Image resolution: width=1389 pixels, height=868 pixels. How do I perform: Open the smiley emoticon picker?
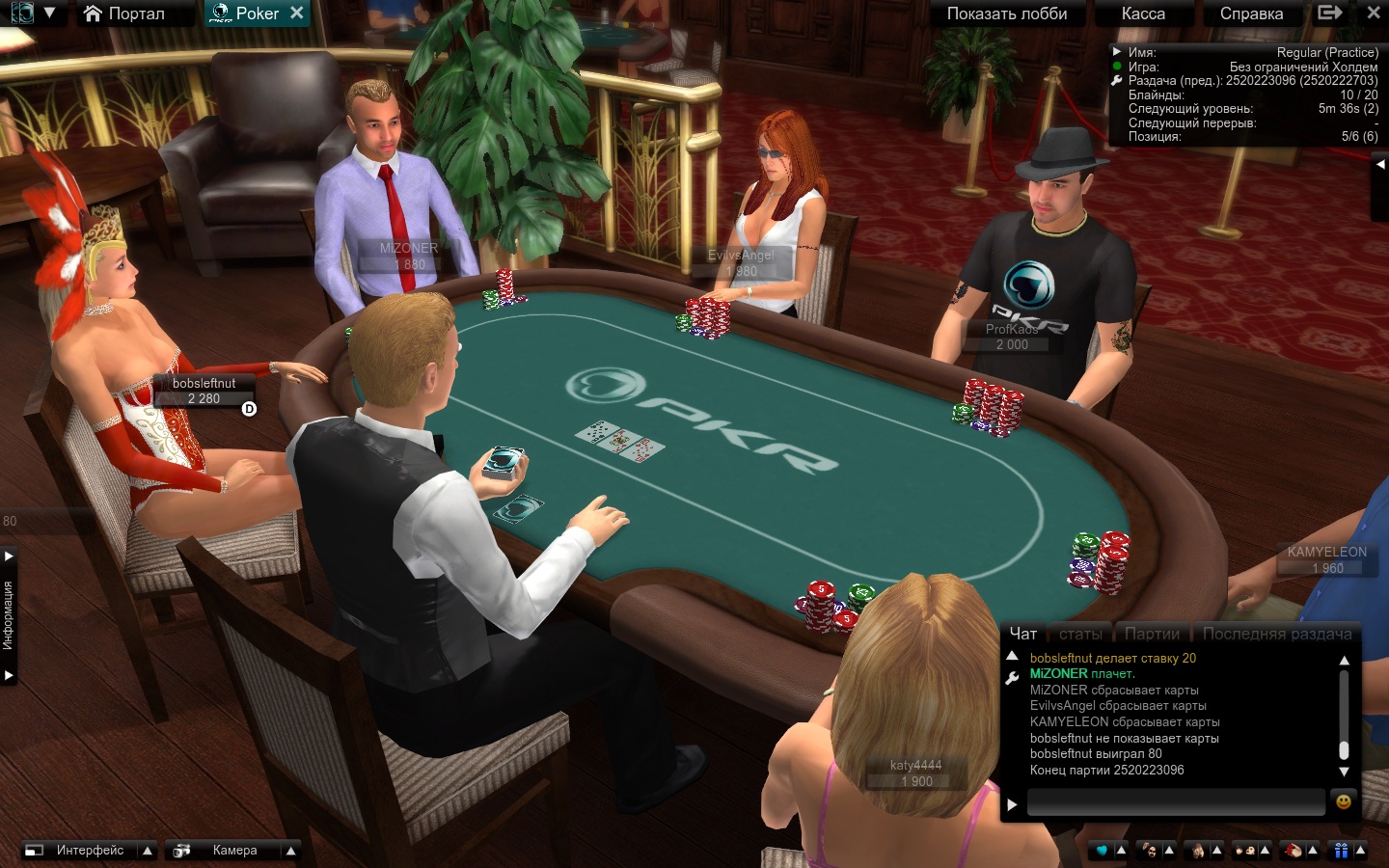(x=1343, y=801)
